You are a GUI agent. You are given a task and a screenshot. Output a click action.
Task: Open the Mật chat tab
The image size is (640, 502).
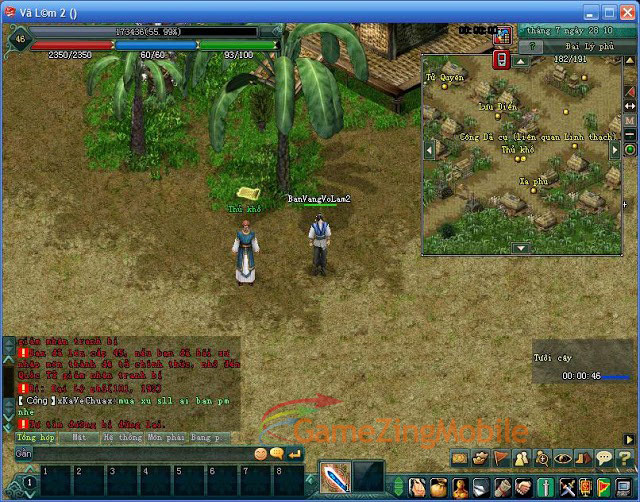tap(79, 438)
